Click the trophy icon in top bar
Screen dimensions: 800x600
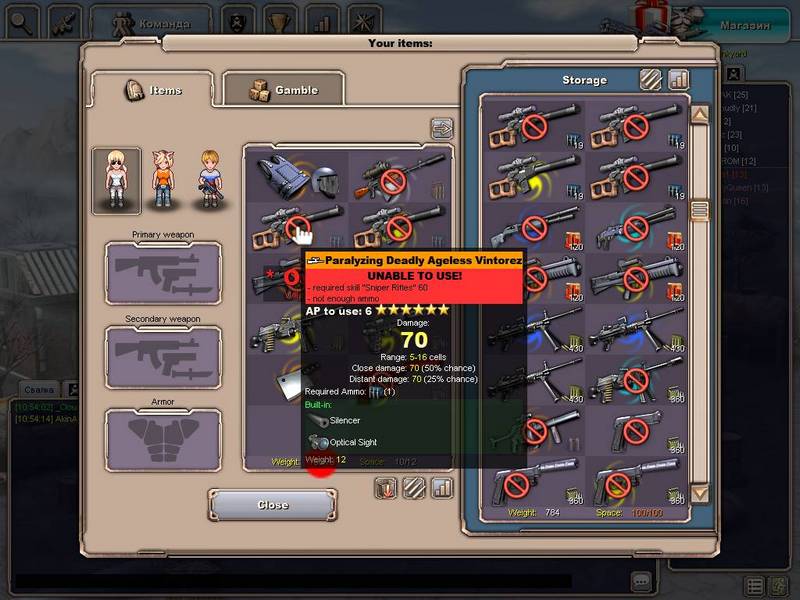coord(277,21)
